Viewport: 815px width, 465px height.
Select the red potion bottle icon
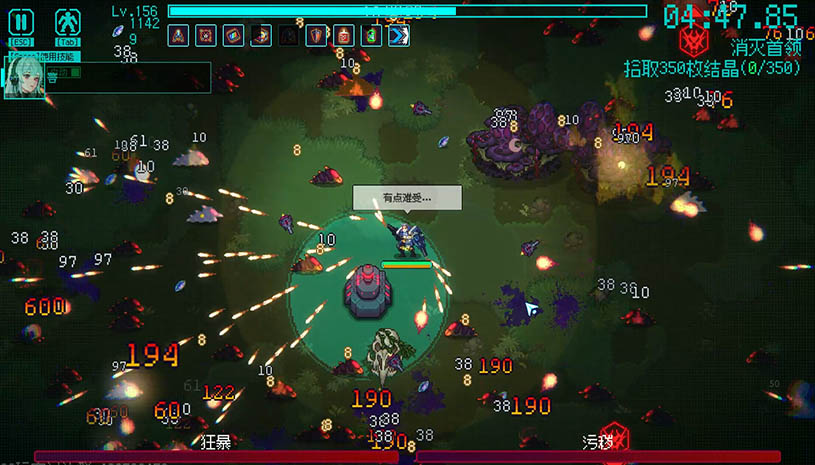tap(343, 36)
